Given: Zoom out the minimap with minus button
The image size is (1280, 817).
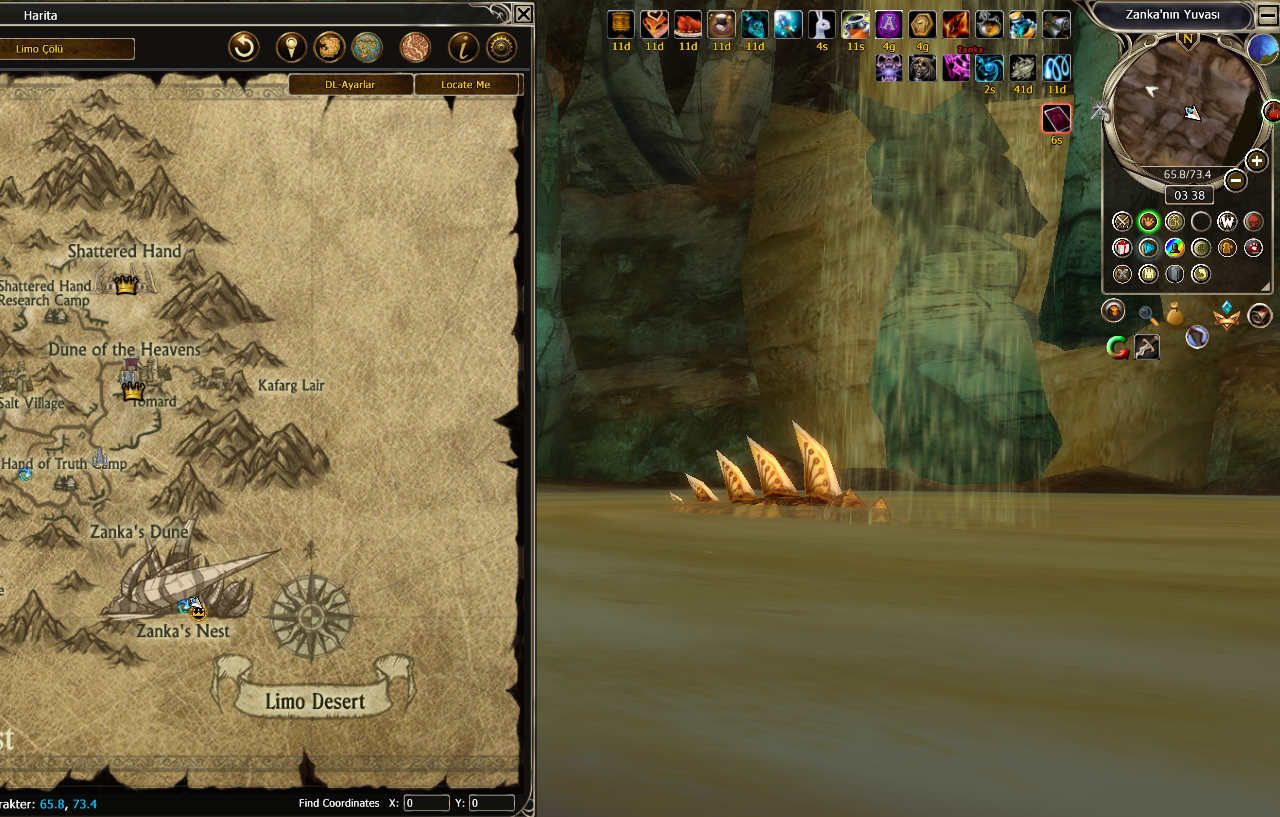Looking at the screenshot, I should 1236,181.
